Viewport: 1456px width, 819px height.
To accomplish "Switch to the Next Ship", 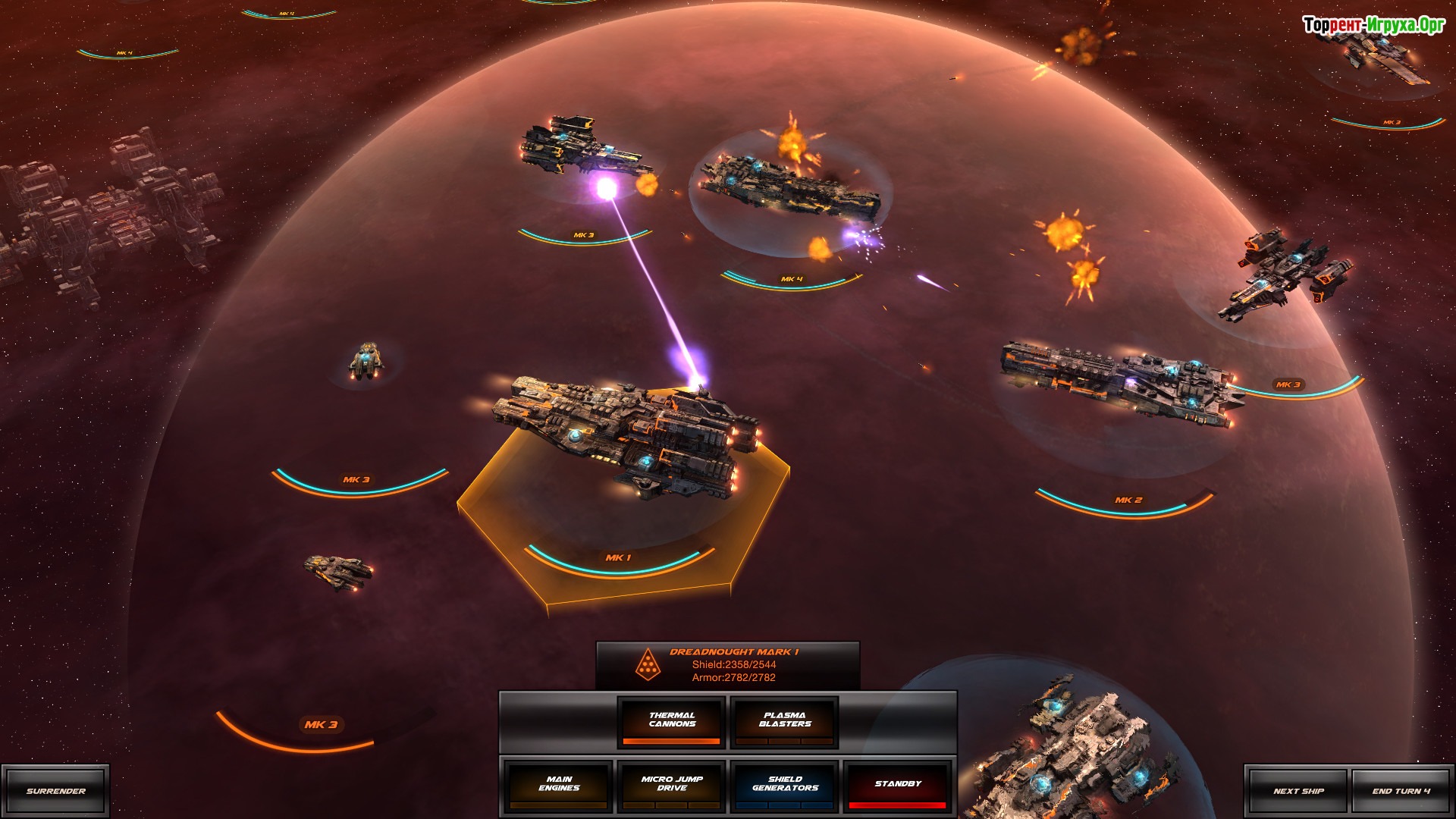I will pyautogui.click(x=1298, y=791).
